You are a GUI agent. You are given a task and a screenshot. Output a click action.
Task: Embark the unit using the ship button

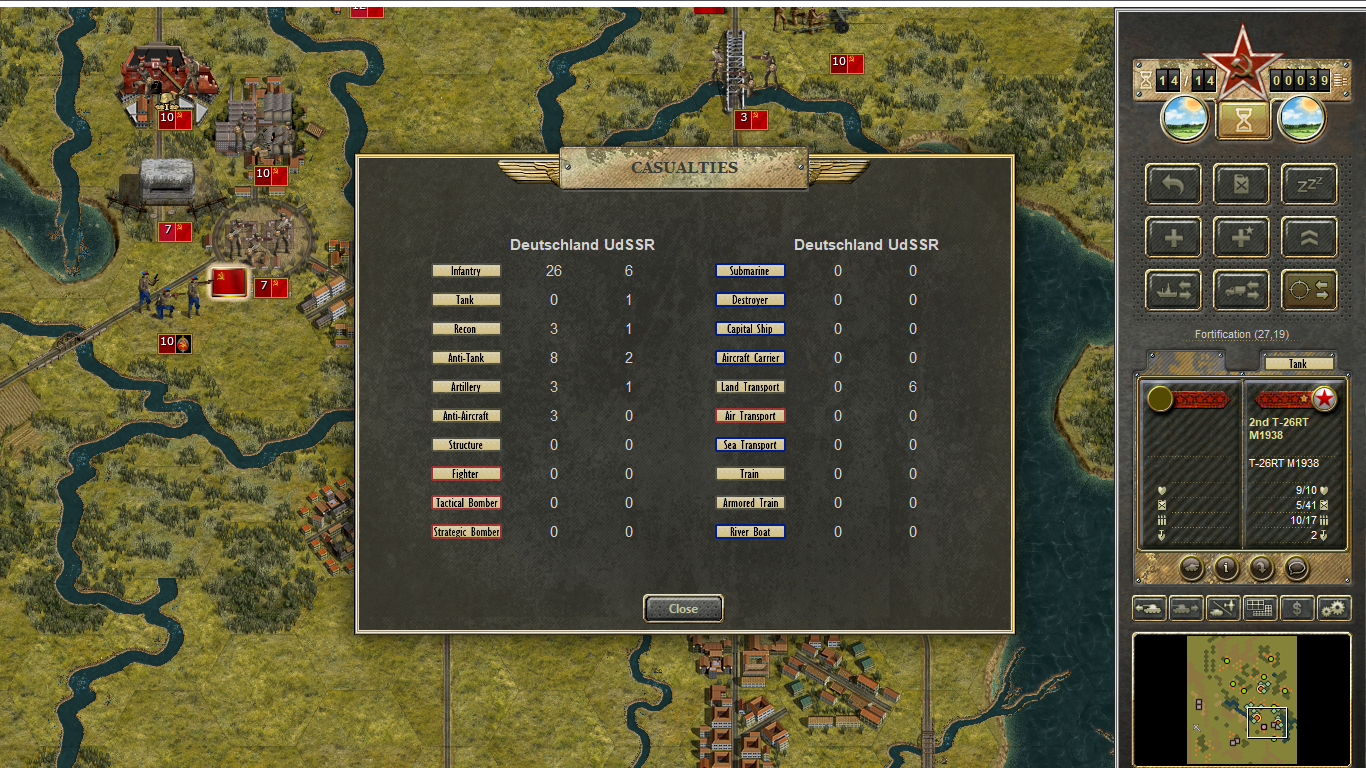tap(1174, 290)
